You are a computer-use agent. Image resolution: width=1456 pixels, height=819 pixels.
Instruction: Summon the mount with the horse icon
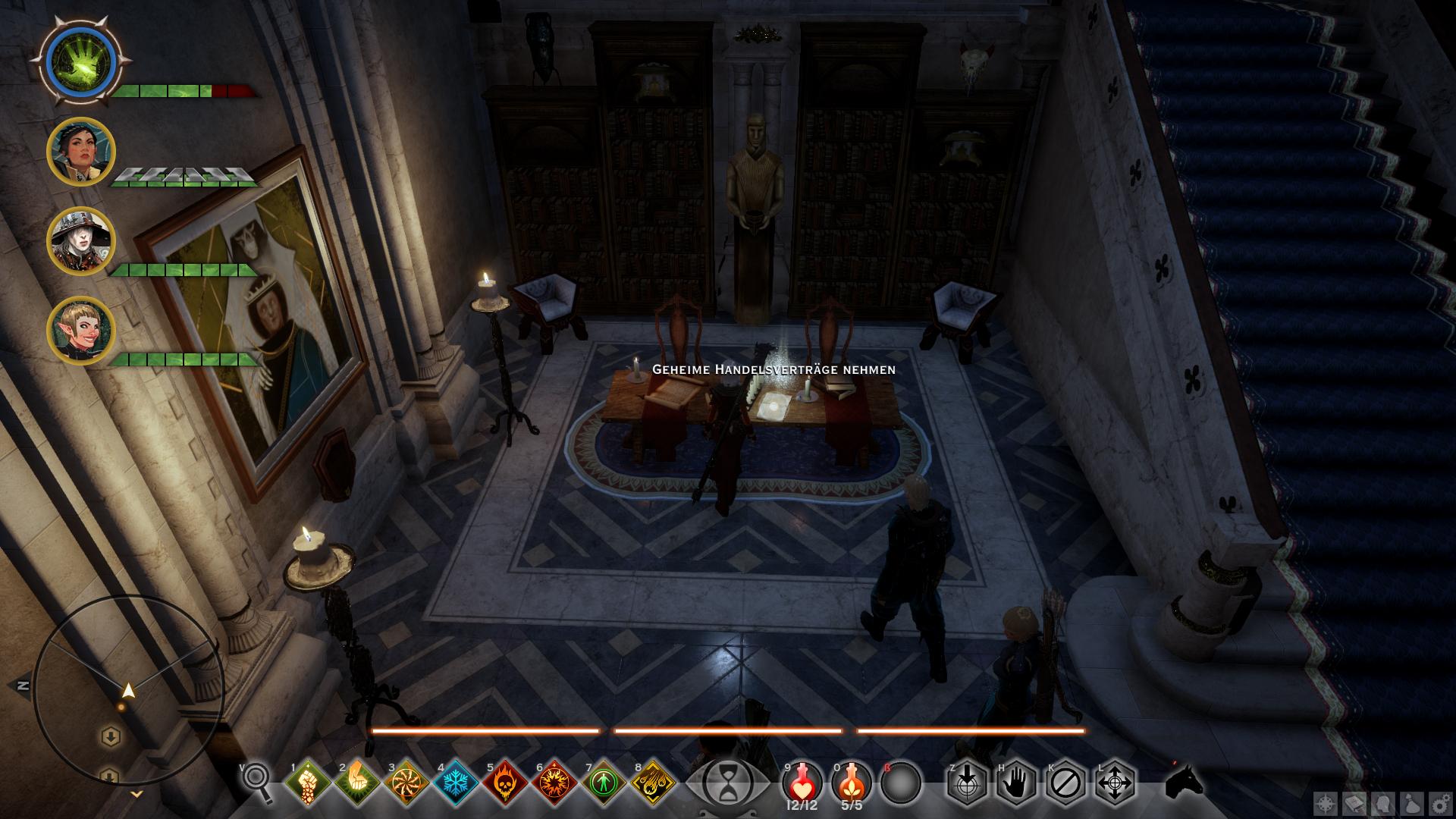(1184, 781)
